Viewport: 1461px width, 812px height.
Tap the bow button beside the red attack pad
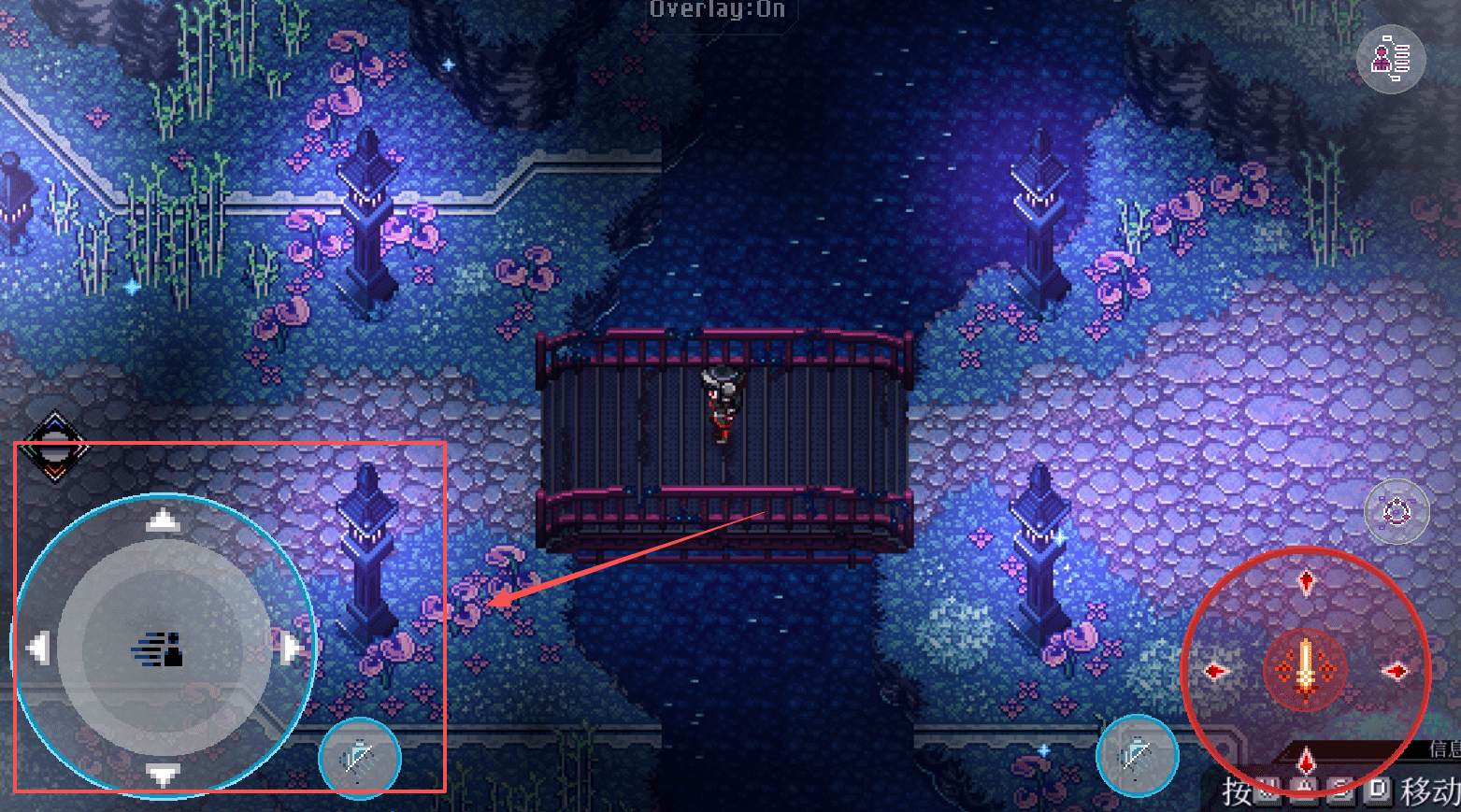[1137, 755]
